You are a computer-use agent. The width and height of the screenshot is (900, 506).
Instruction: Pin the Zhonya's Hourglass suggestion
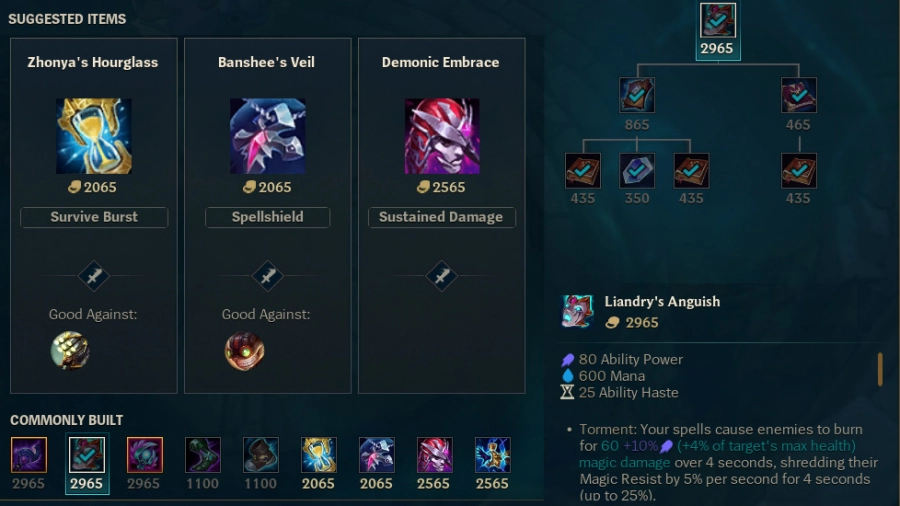94,275
